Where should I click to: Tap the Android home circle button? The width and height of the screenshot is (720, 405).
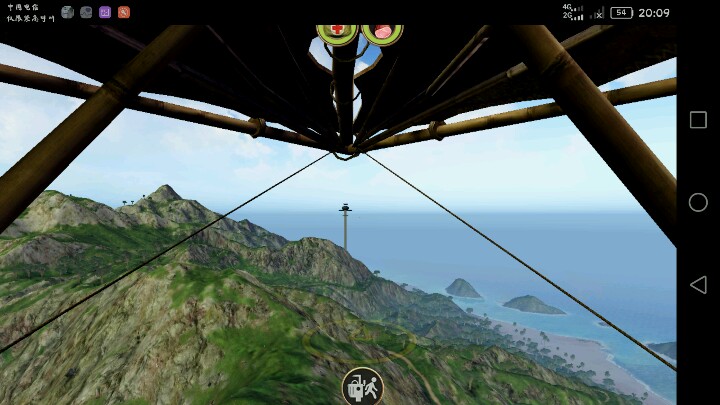pos(698,202)
